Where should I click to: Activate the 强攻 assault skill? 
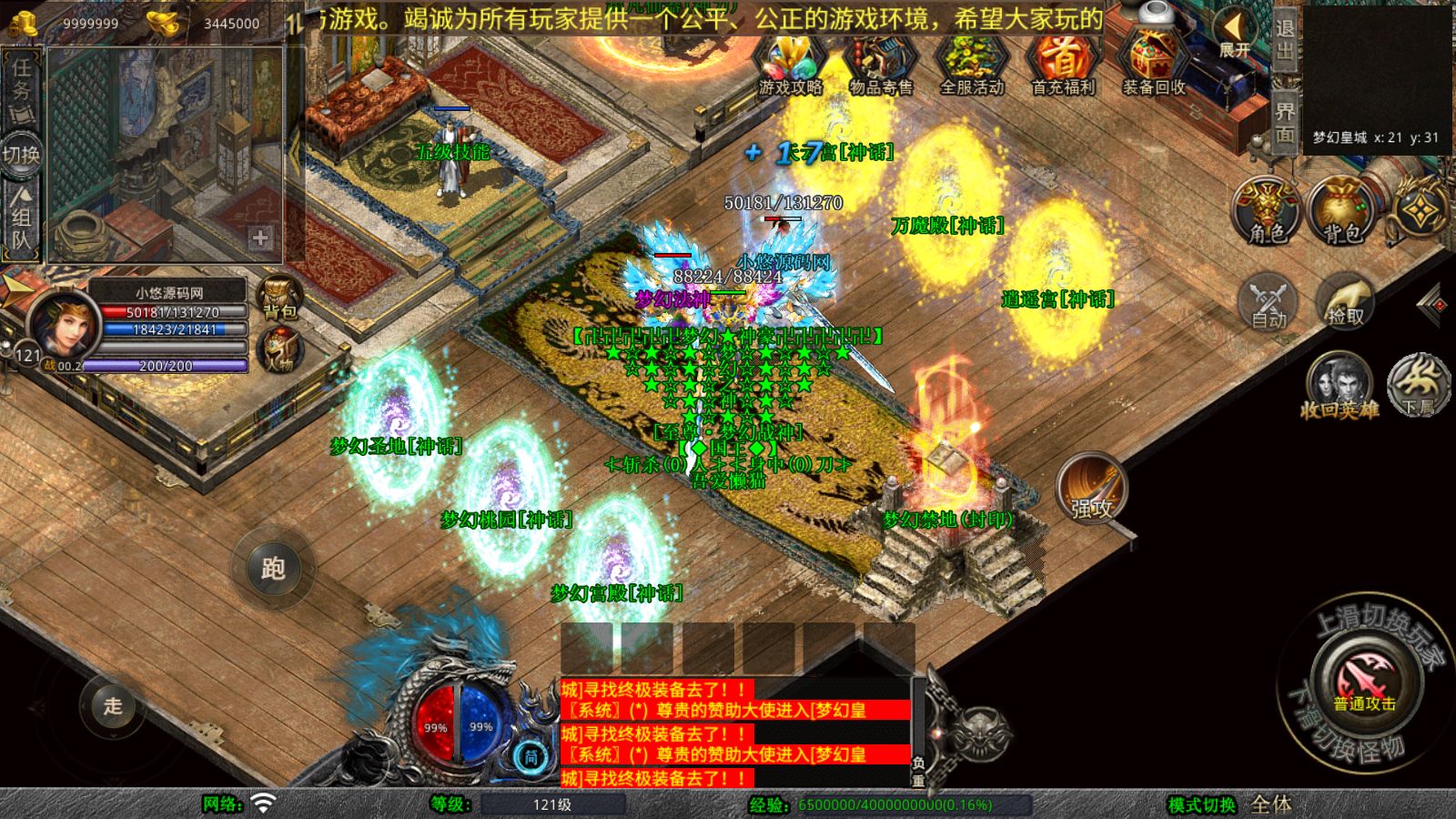pyautogui.click(x=1091, y=489)
